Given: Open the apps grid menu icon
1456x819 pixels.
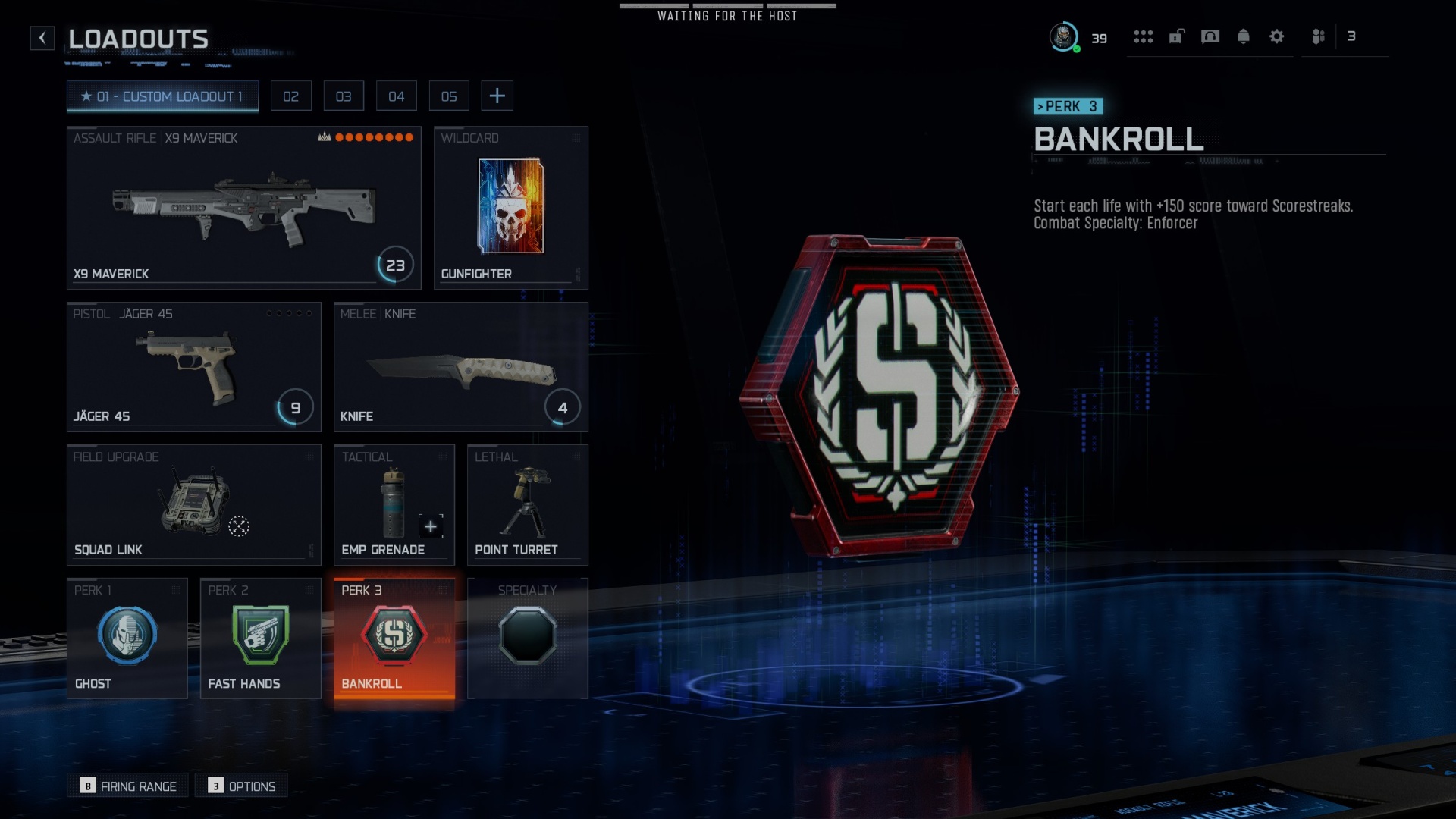Looking at the screenshot, I should pyautogui.click(x=1144, y=36).
